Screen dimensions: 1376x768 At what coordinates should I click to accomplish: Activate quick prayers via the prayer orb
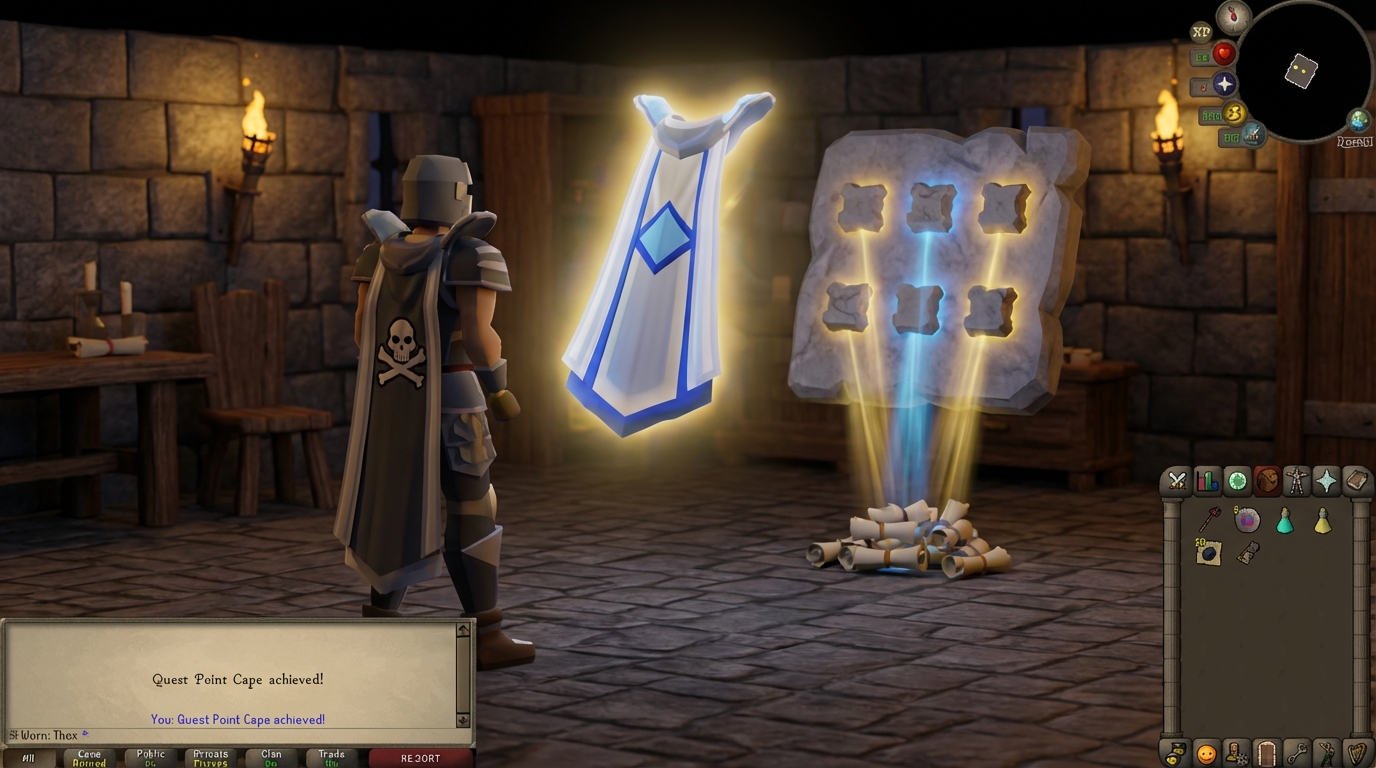pyautogui.click(x=1226, y=84)
